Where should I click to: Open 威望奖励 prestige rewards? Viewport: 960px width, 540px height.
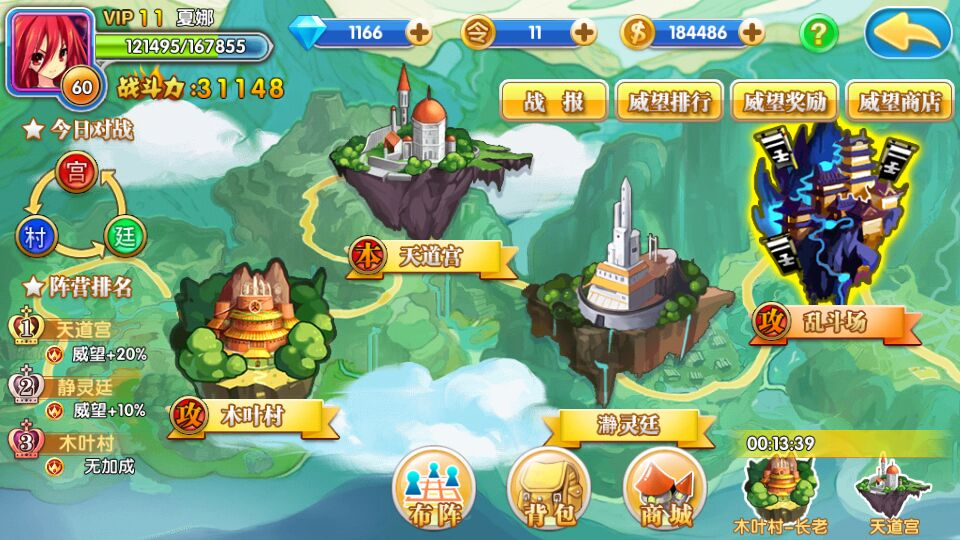[x=784, y=101]
